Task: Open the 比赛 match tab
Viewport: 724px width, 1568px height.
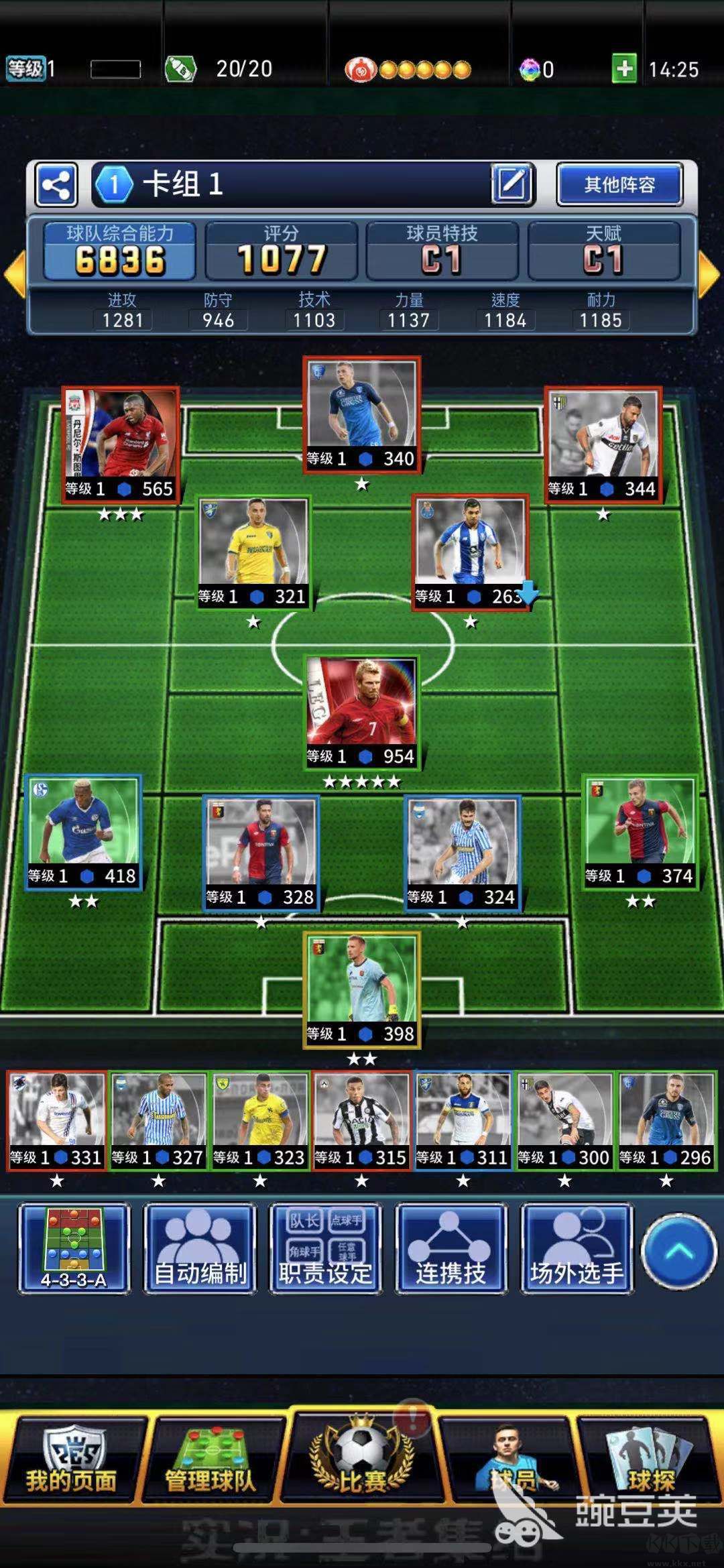Action: (362, 1461)
